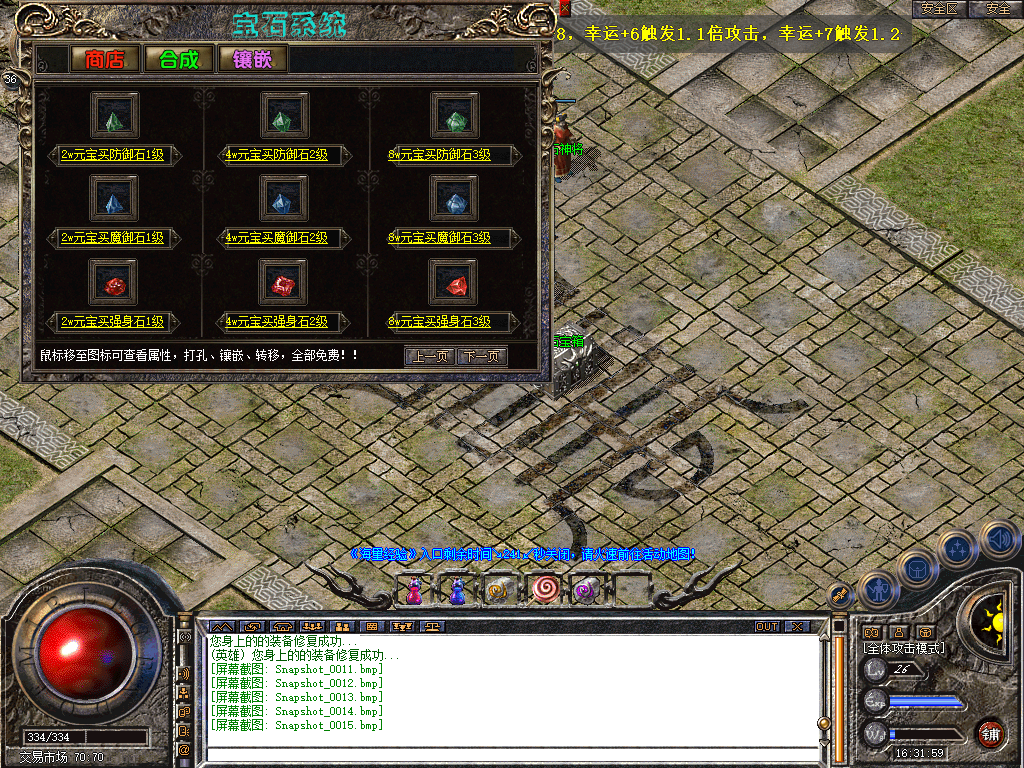Purchase 强身石3级 for 8w 元宝

[440, 322]
